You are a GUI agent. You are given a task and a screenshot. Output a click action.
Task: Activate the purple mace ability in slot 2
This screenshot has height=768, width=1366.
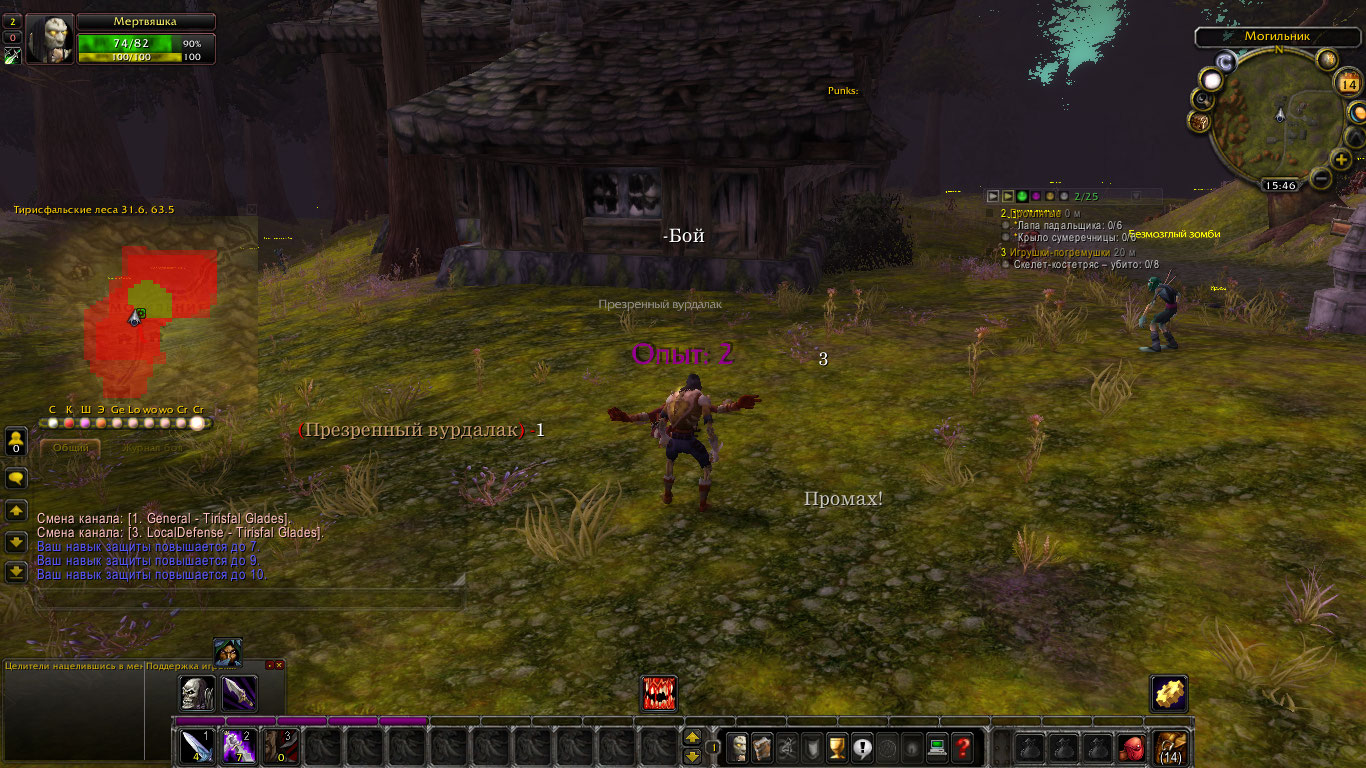click(x=237, y=747)
